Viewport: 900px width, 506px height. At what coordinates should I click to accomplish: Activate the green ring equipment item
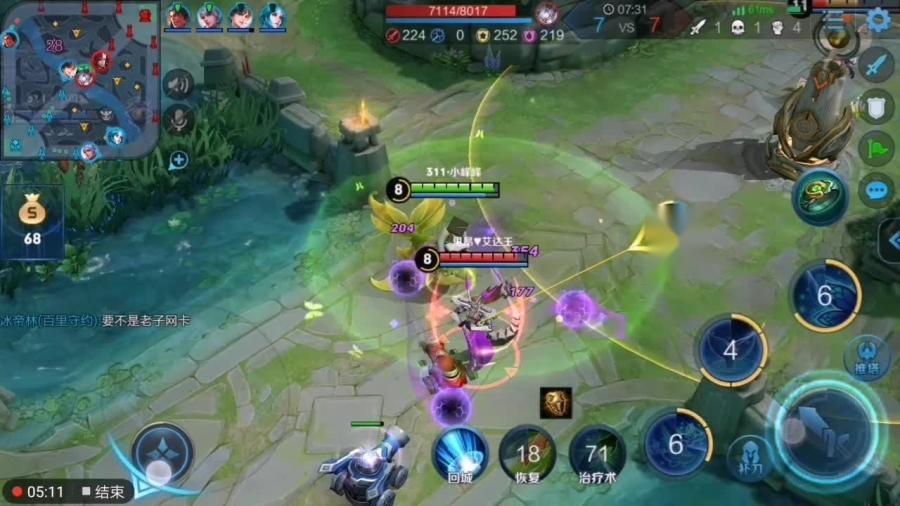pyautogui.click(x=821, y=196)
